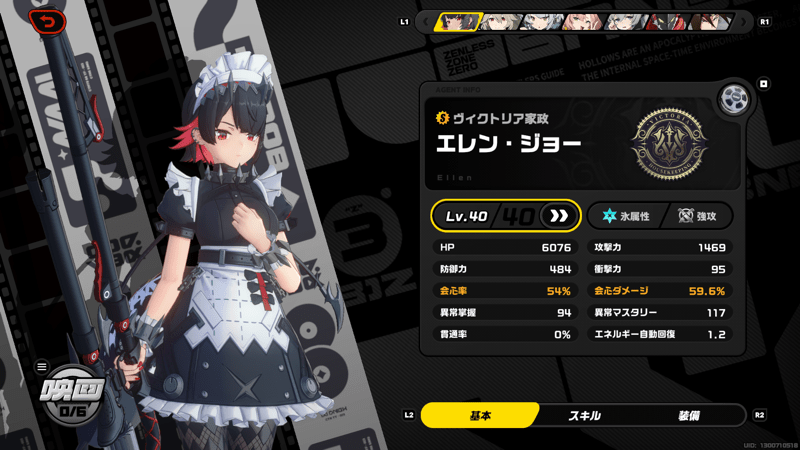Open level up with the double-arrow button
The image size is (800, 450).
559,216
